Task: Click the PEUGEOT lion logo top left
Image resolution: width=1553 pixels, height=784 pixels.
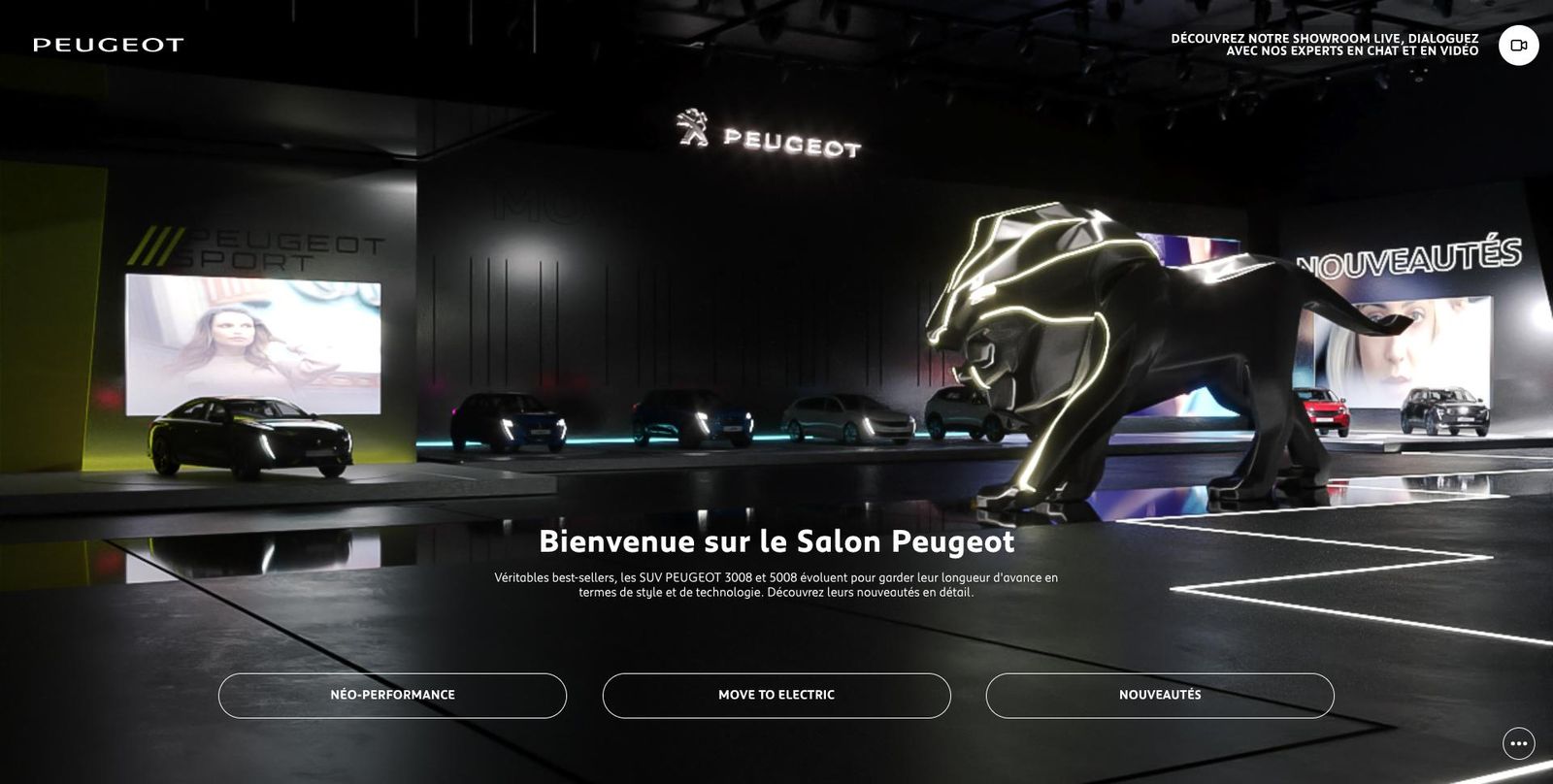Action: coord(107,43)
